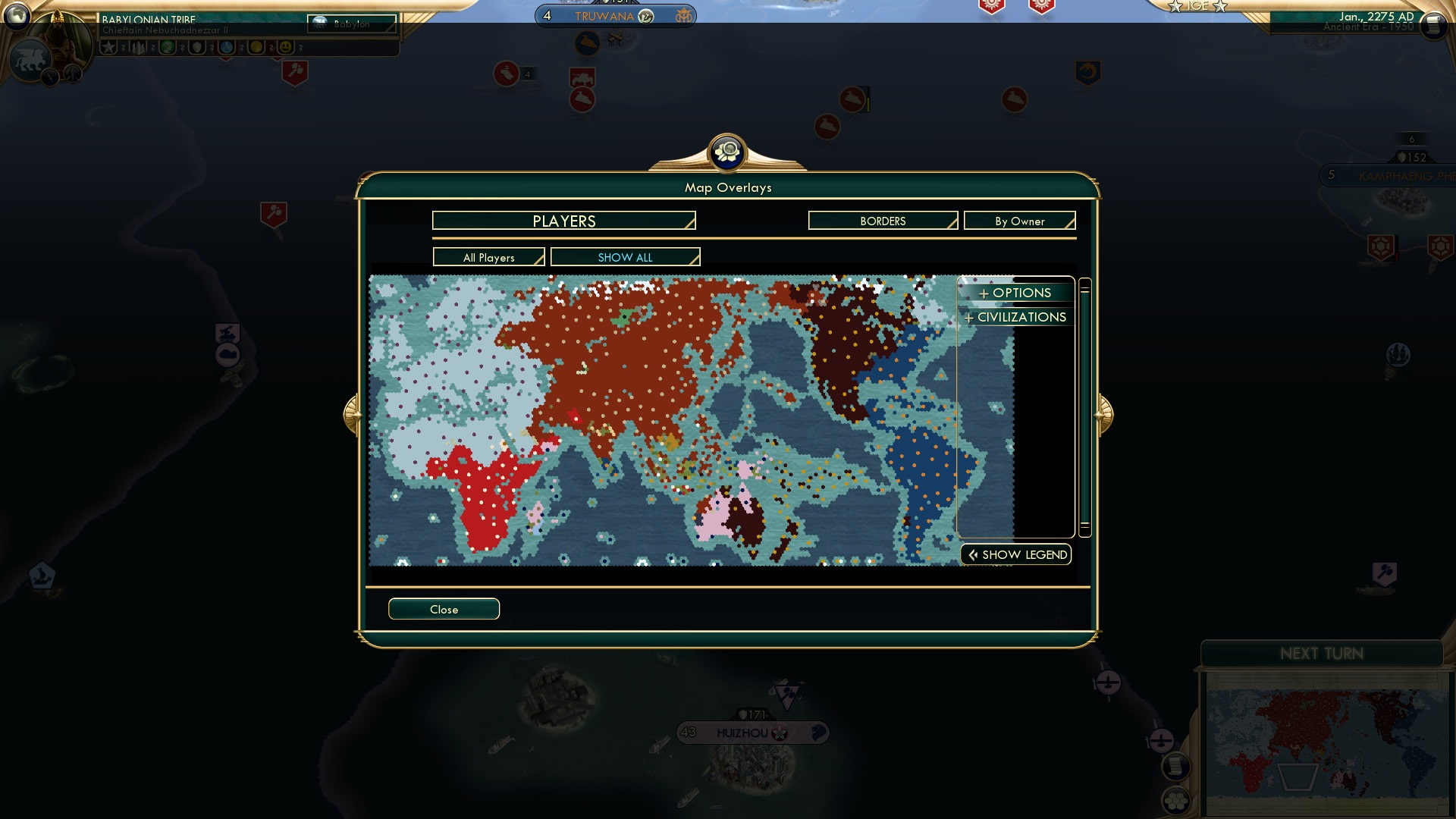The width and height of the screenshot is (1456, 819).
Task: Click the happiness smiley icon in the stats bar
Action: tap(285, 47)
